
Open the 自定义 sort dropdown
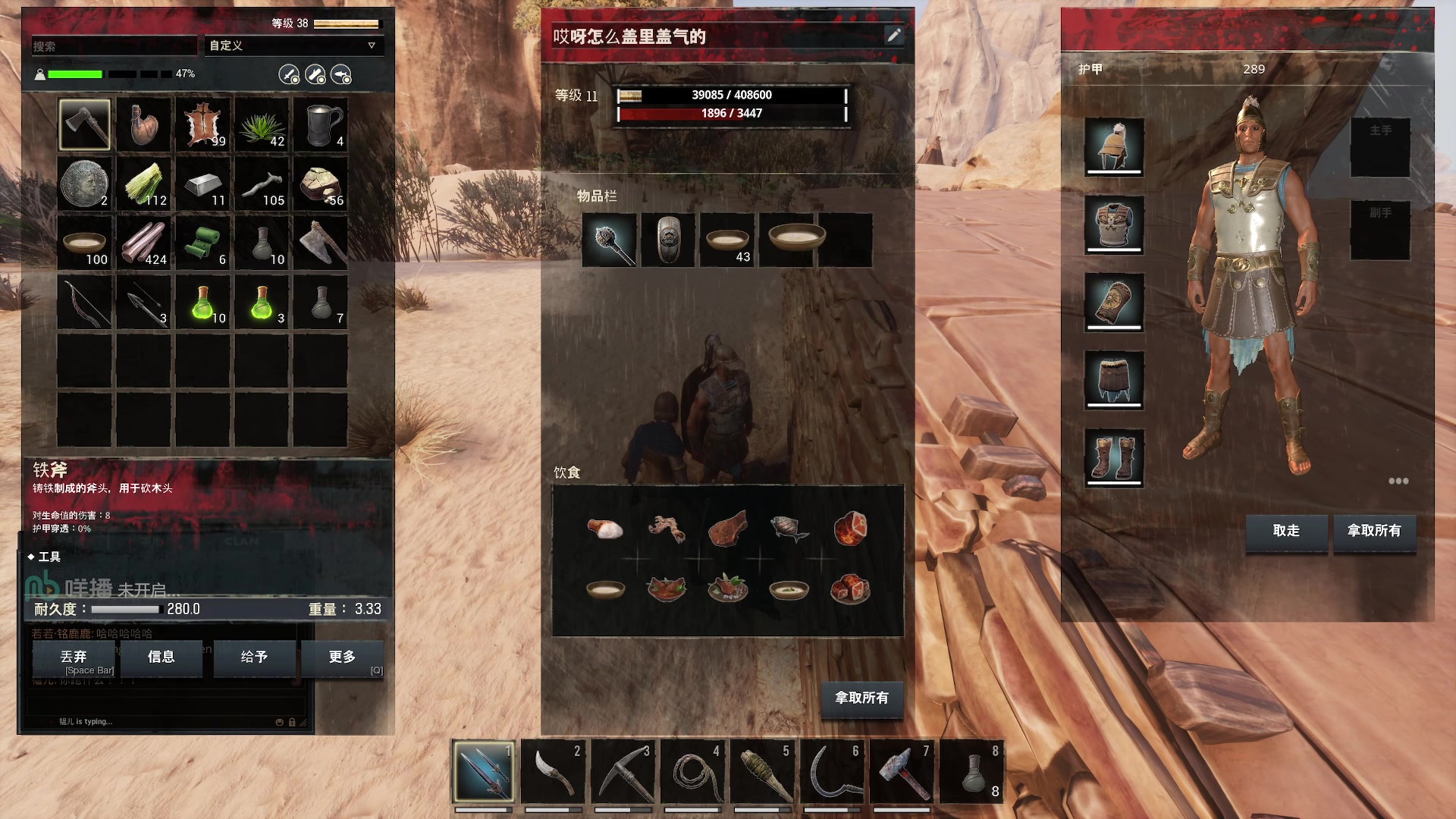point(293,45)
